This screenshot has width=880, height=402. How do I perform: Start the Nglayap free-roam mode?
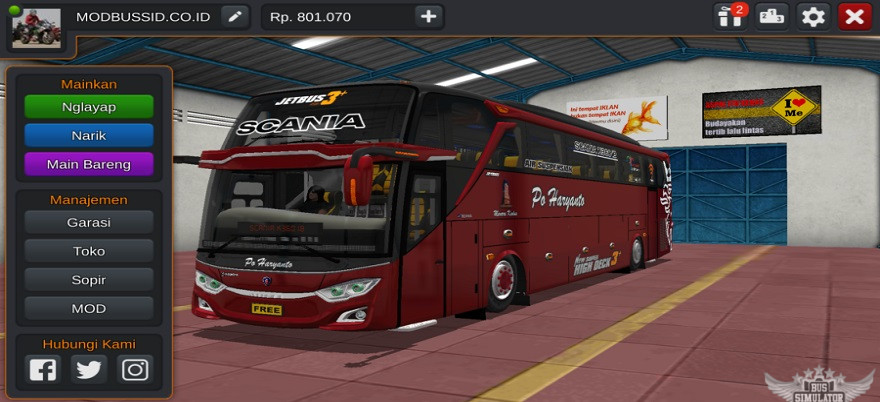pos(89,107)
